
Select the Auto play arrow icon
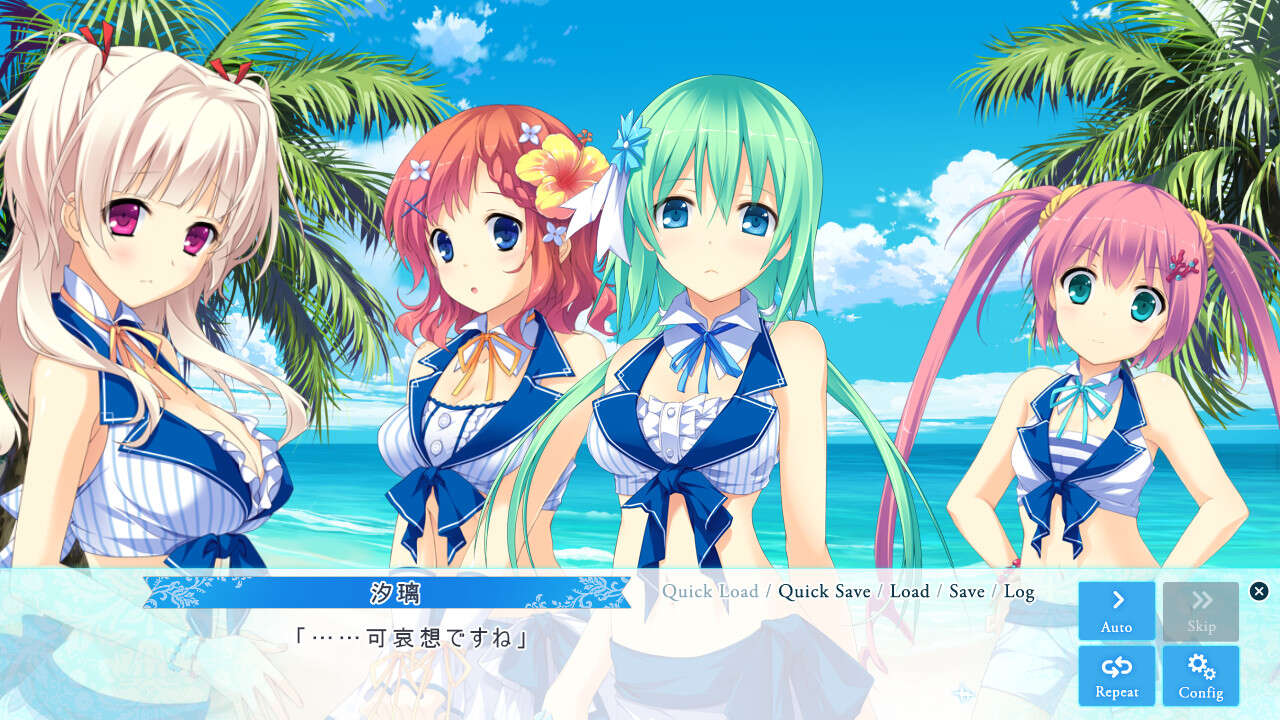click(1116, 600)
